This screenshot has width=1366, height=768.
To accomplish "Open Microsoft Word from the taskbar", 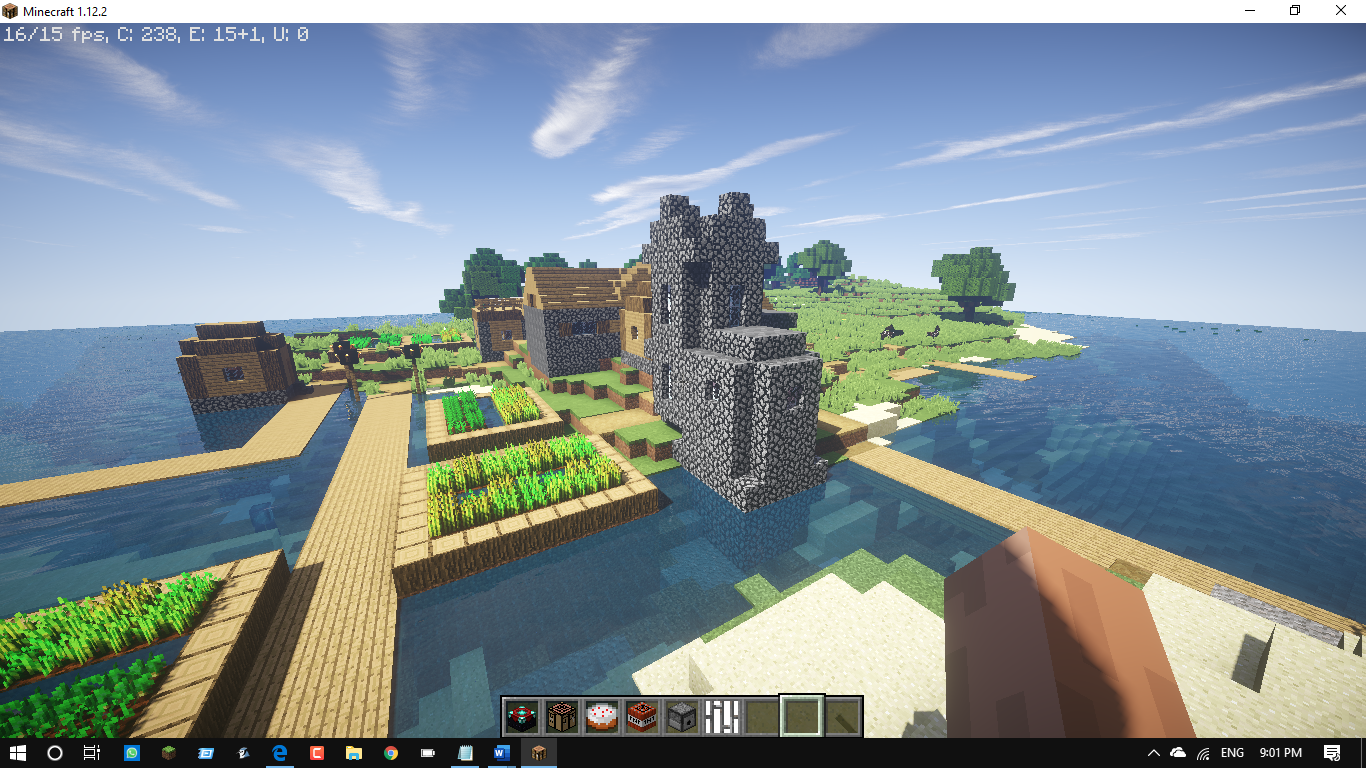I will click(500, 753).
